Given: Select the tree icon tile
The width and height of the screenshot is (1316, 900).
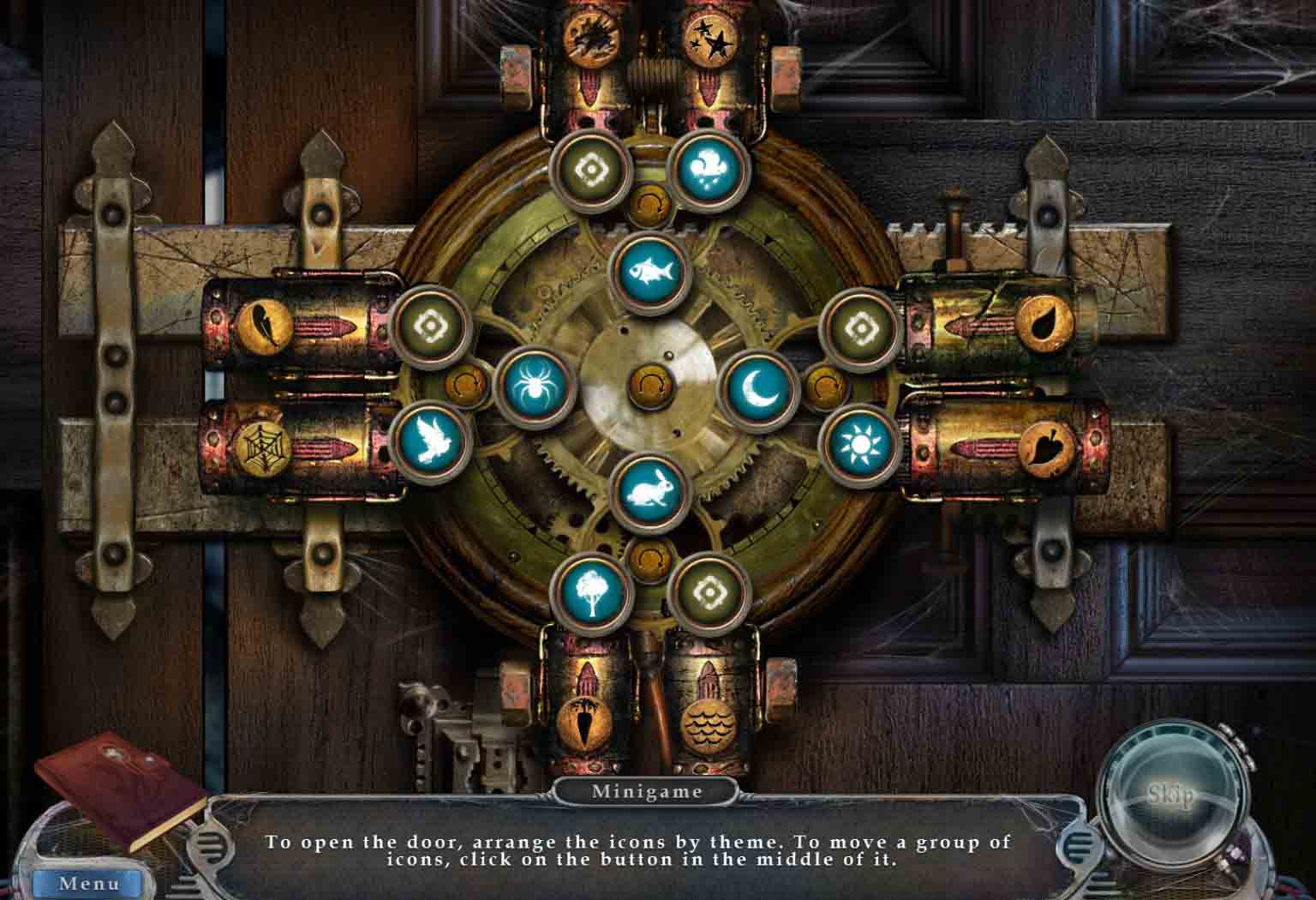Looking at the screenshot, I should click(x=591, y=592).
